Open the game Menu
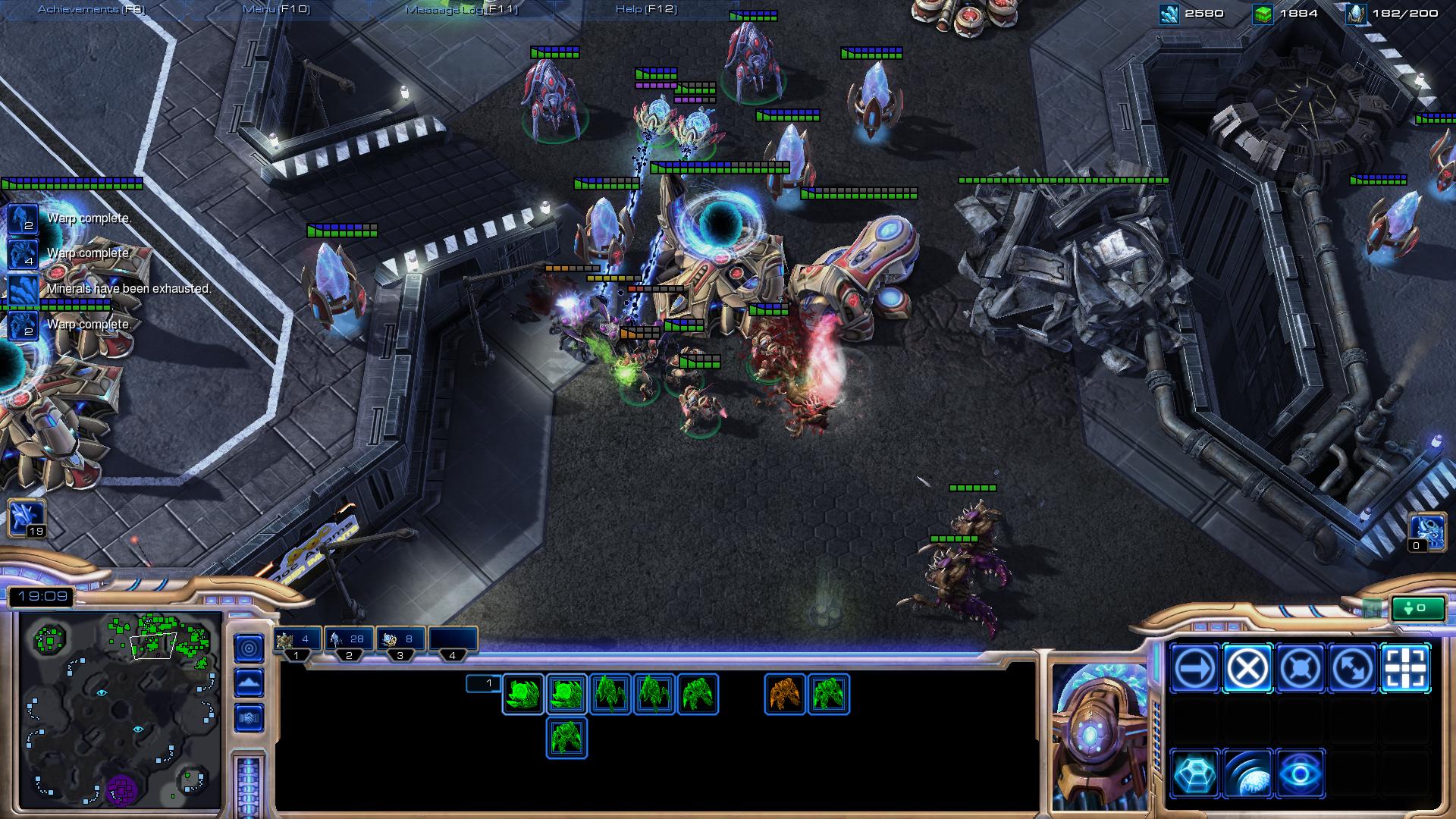 [275, 9]
